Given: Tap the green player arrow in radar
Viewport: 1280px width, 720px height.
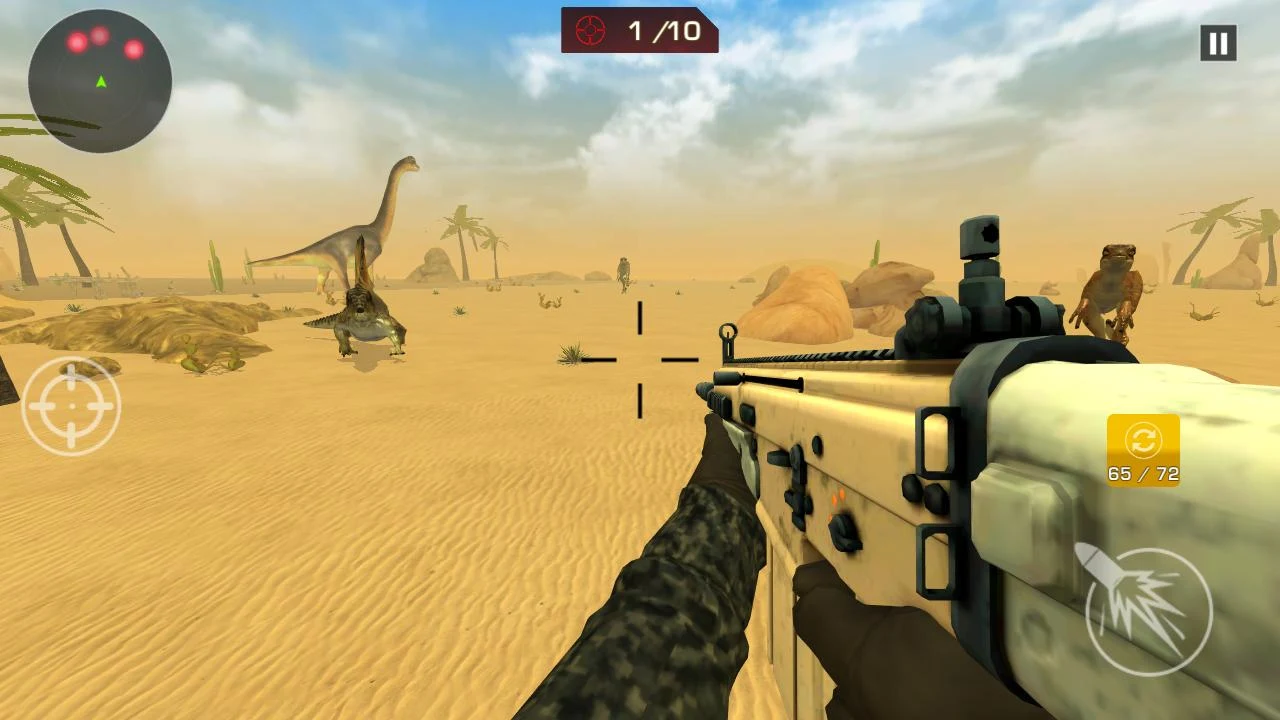Looking at the screenshot, I should [100, 82].
